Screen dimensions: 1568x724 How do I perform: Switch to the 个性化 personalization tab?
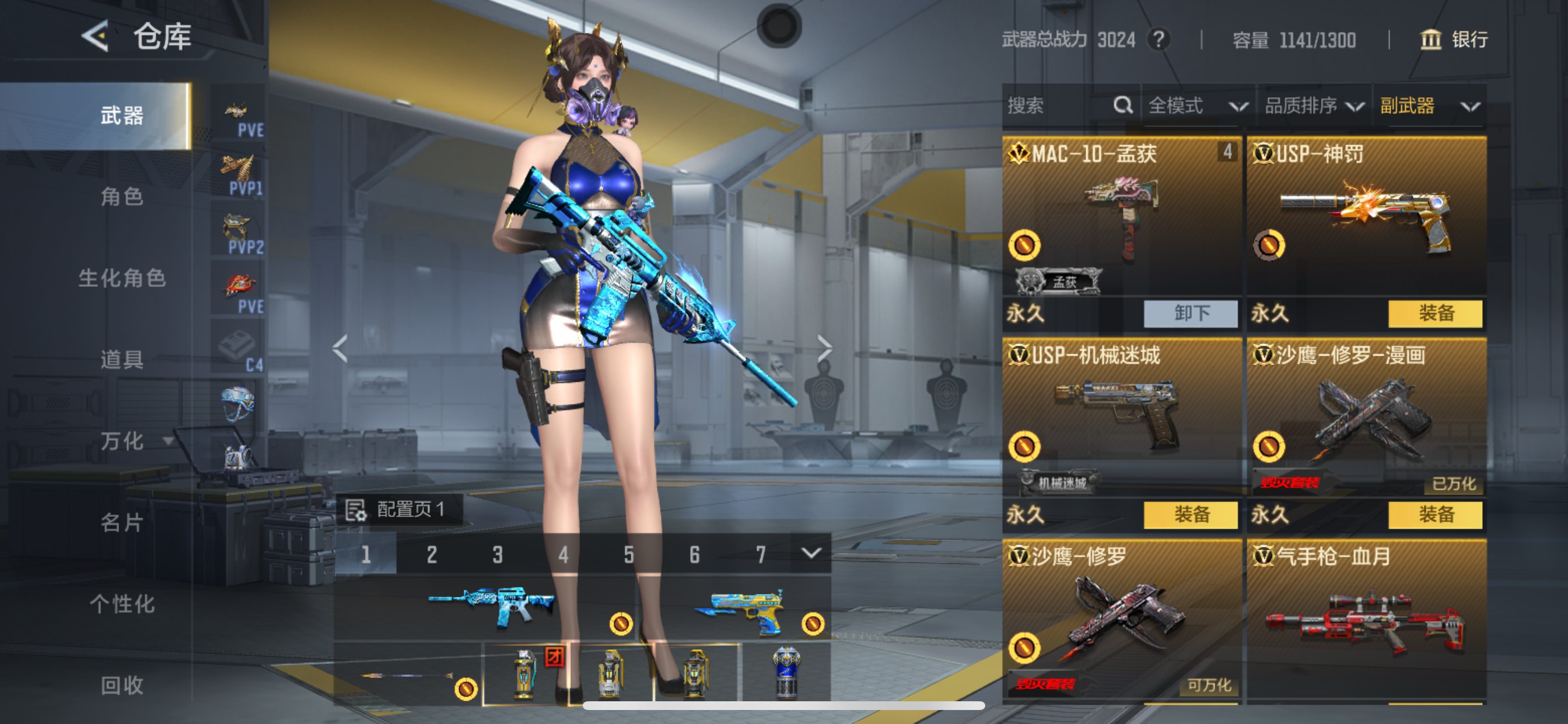pos(122,604)
